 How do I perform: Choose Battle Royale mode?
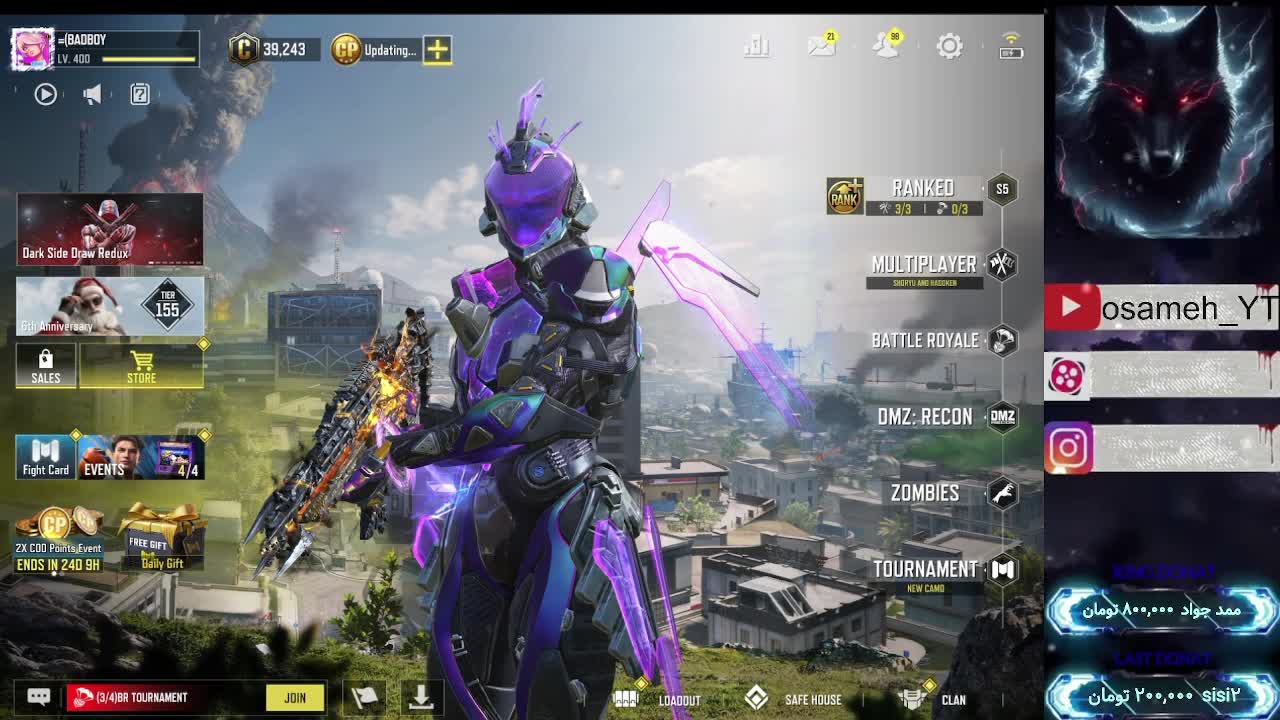point(925,341)
